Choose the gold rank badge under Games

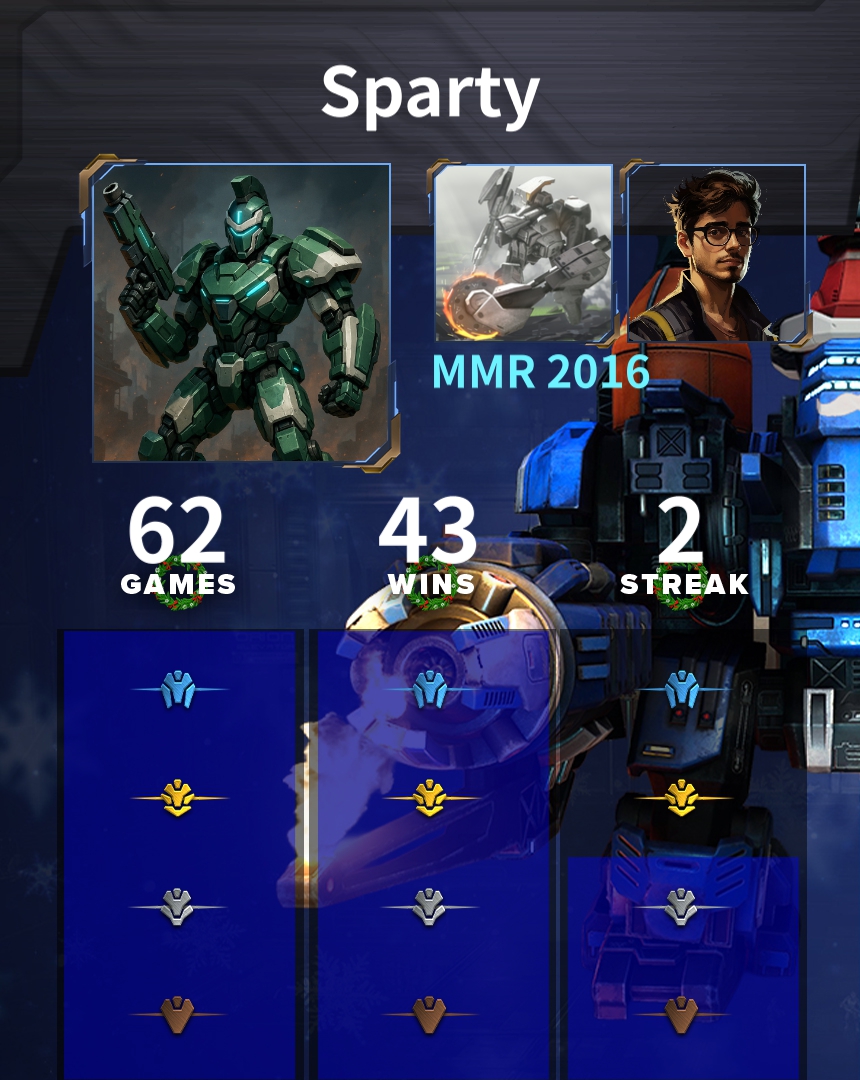pos(179,798)
